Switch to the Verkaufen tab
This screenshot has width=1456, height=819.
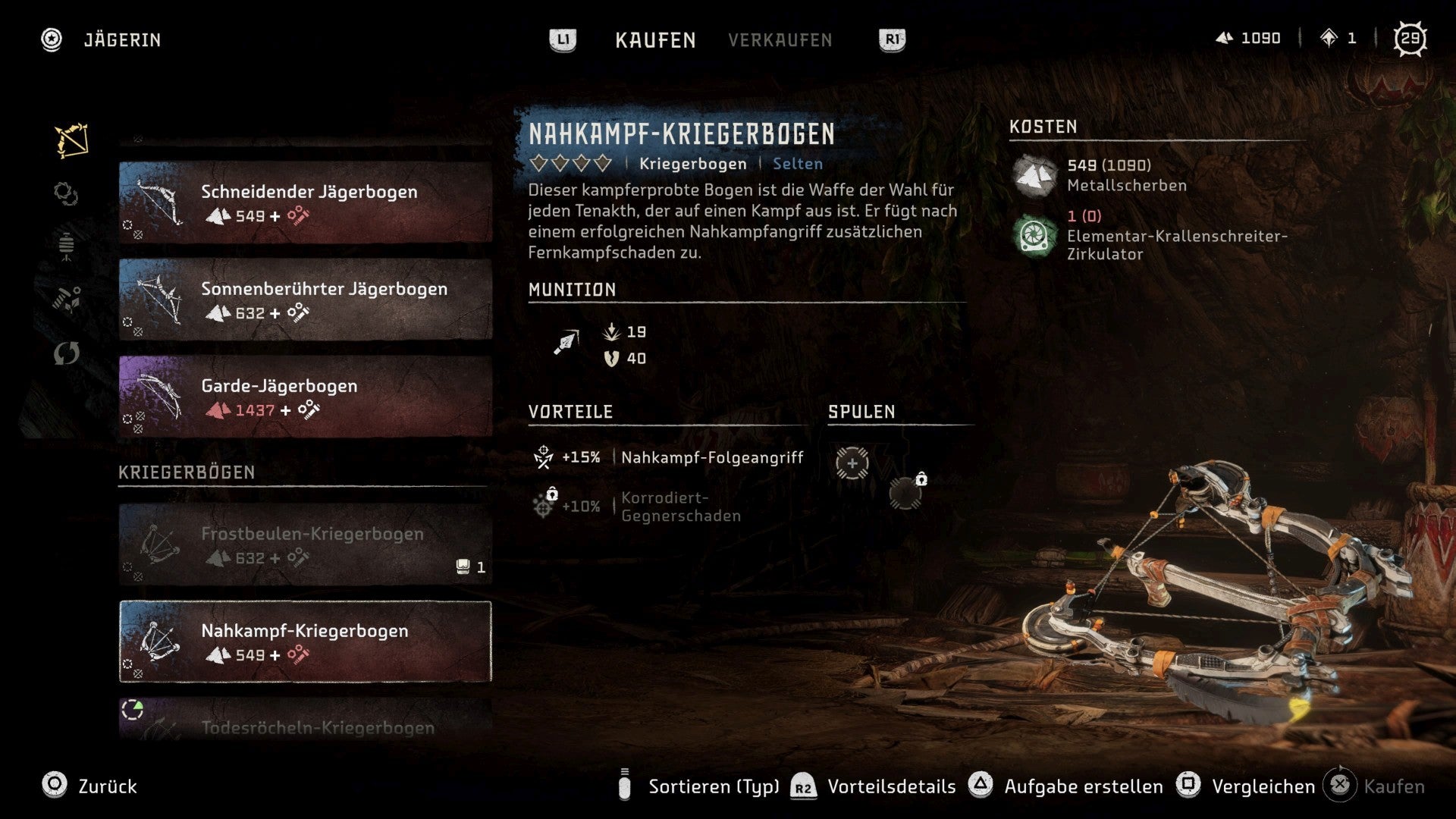[780, 40]
